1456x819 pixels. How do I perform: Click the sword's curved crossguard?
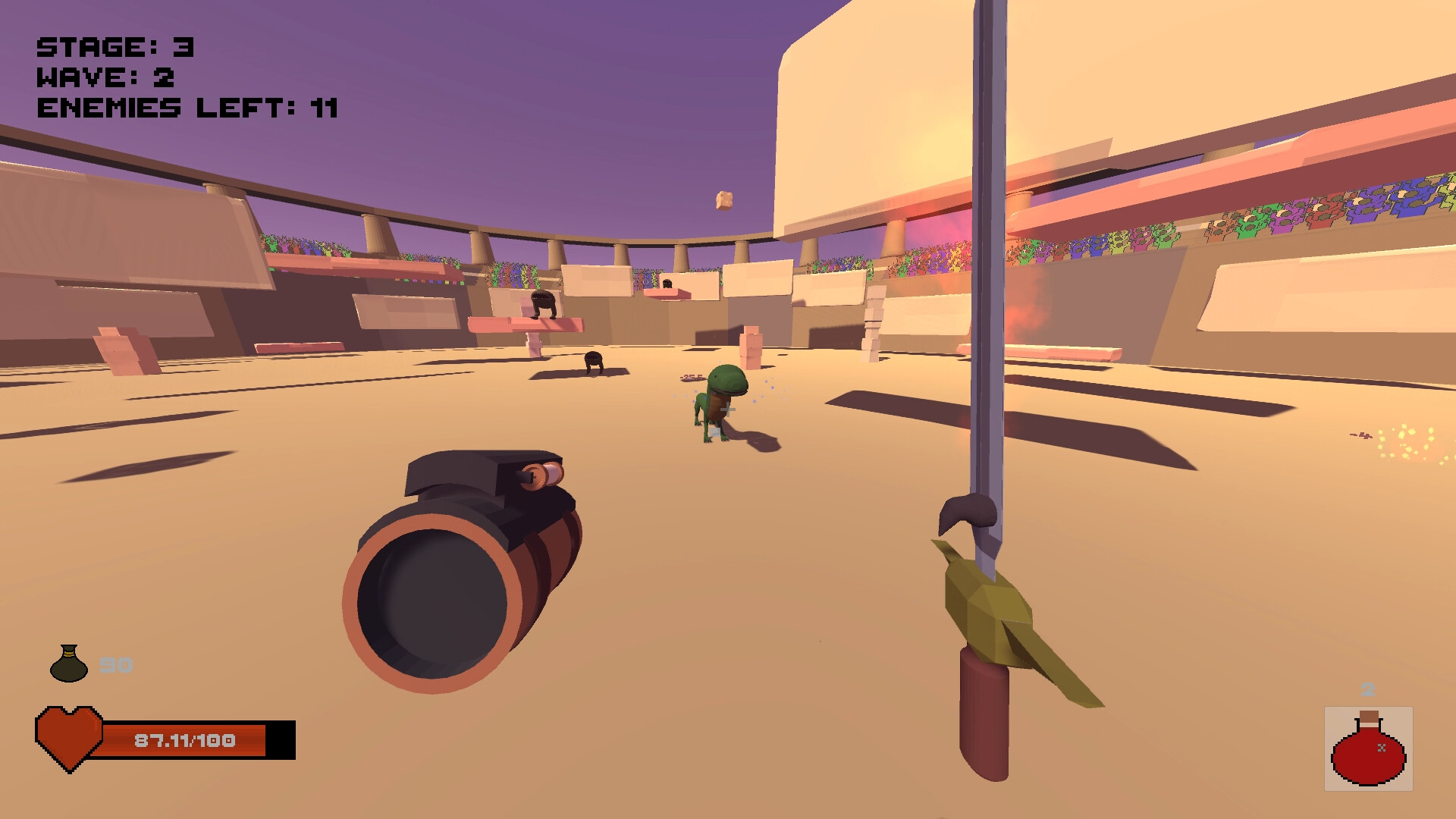(x=968, y=512)
